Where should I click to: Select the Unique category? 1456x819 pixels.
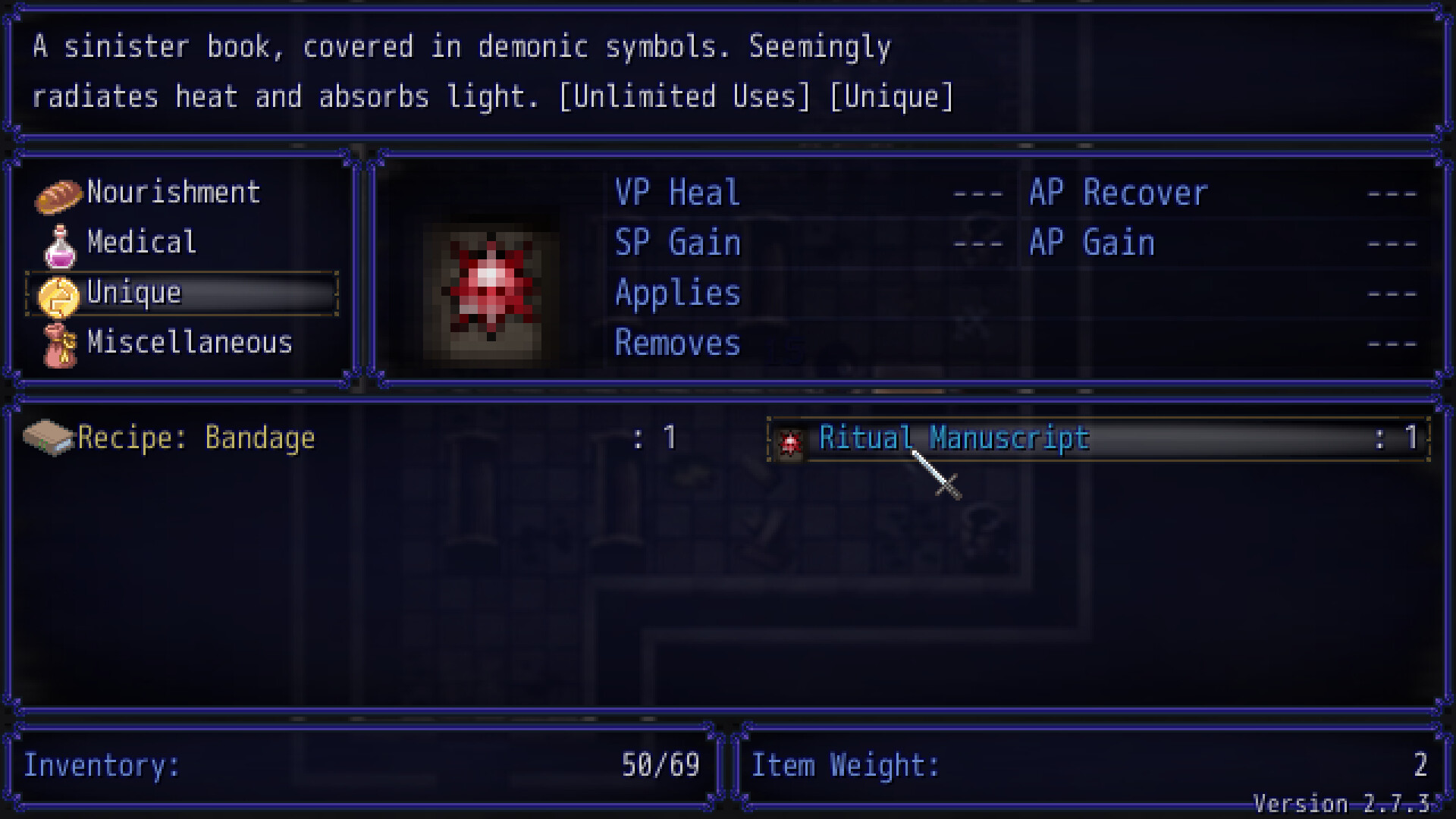133,293
